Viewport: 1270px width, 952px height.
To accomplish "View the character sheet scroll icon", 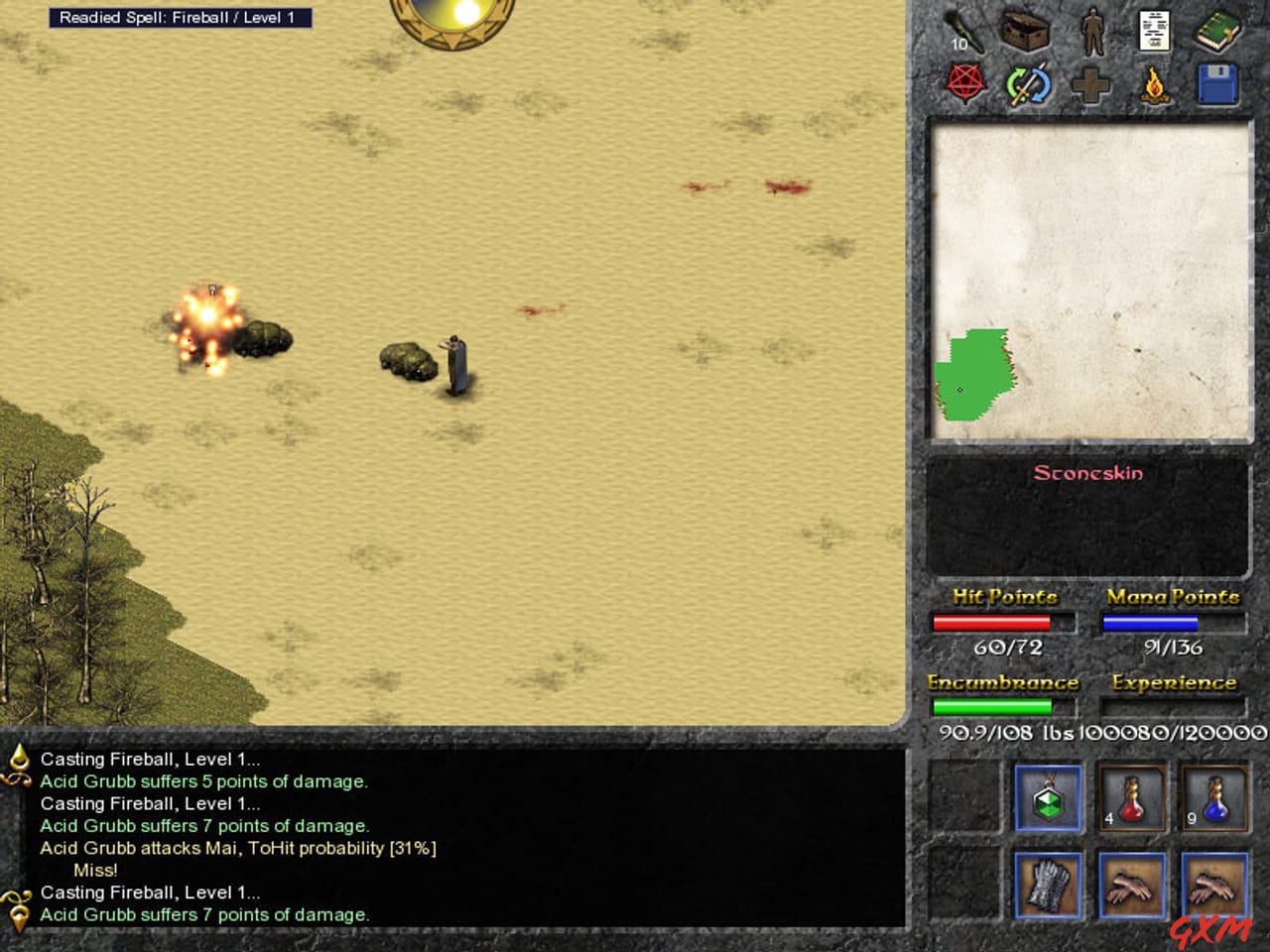I will pos(1152,30).
